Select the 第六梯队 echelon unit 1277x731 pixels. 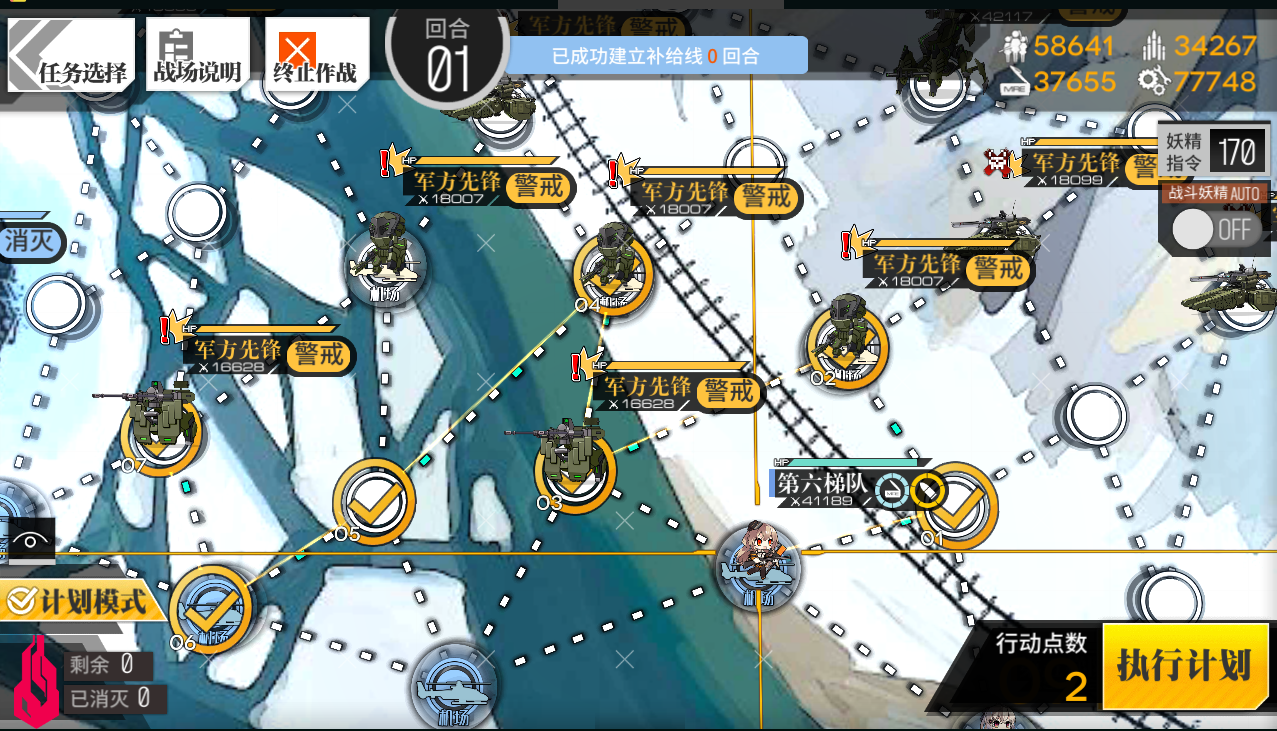coord(758,564)
